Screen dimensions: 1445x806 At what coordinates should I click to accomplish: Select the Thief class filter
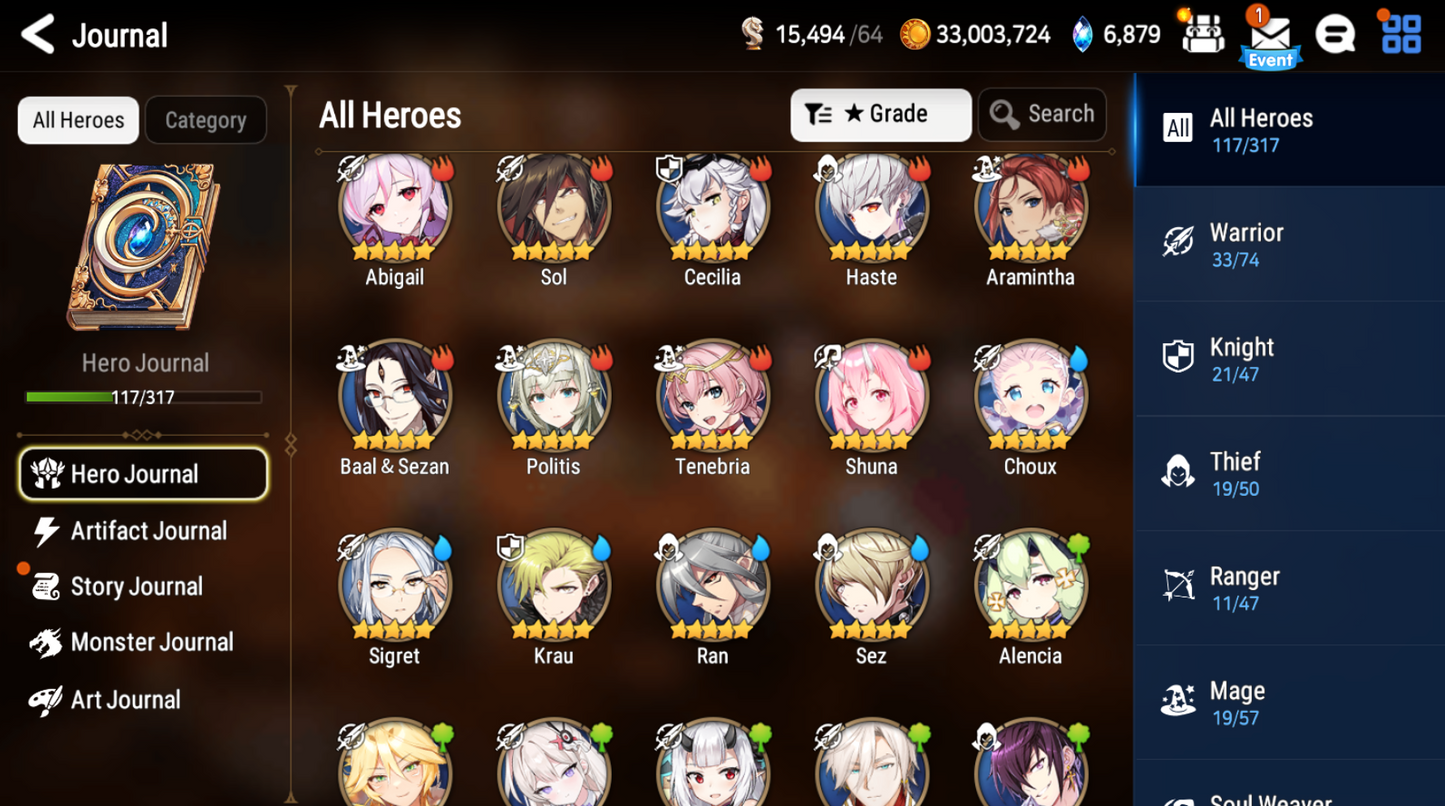coord(1289,471)
